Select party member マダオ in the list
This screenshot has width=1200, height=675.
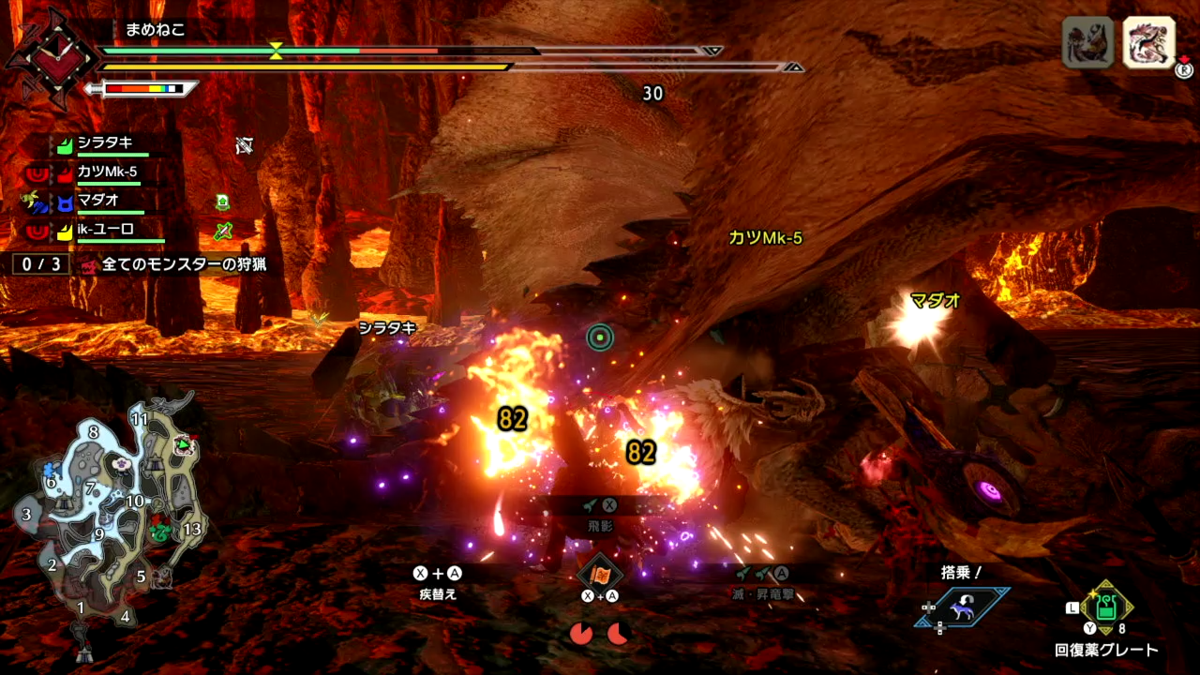coord(100,201)
